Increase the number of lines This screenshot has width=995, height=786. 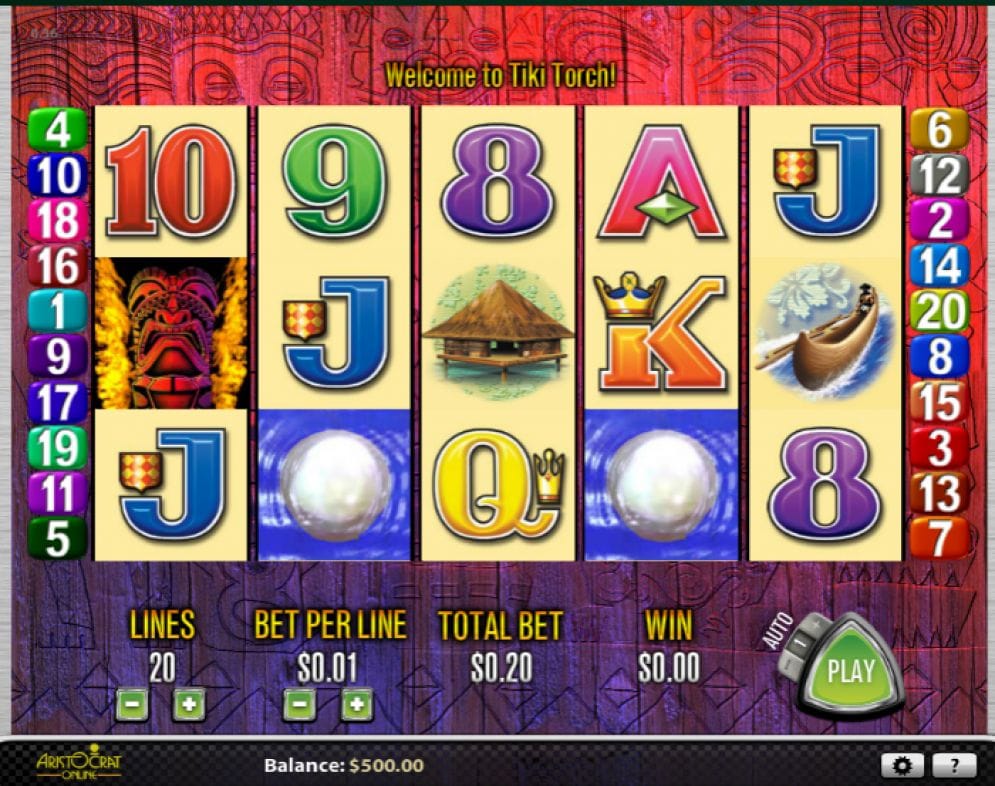(x=188, y=705)
